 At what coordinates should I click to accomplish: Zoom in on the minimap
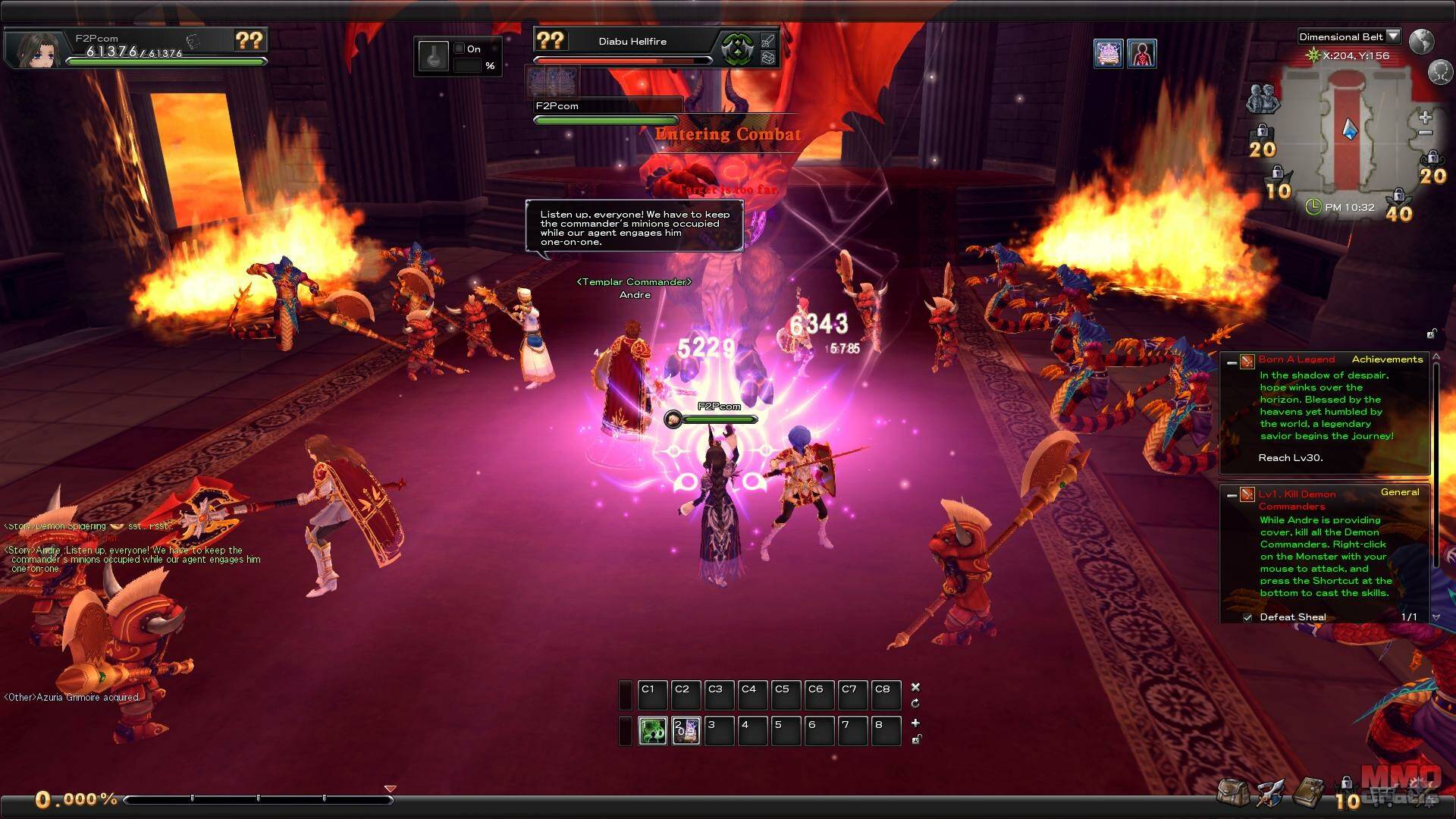[1425, 118]
